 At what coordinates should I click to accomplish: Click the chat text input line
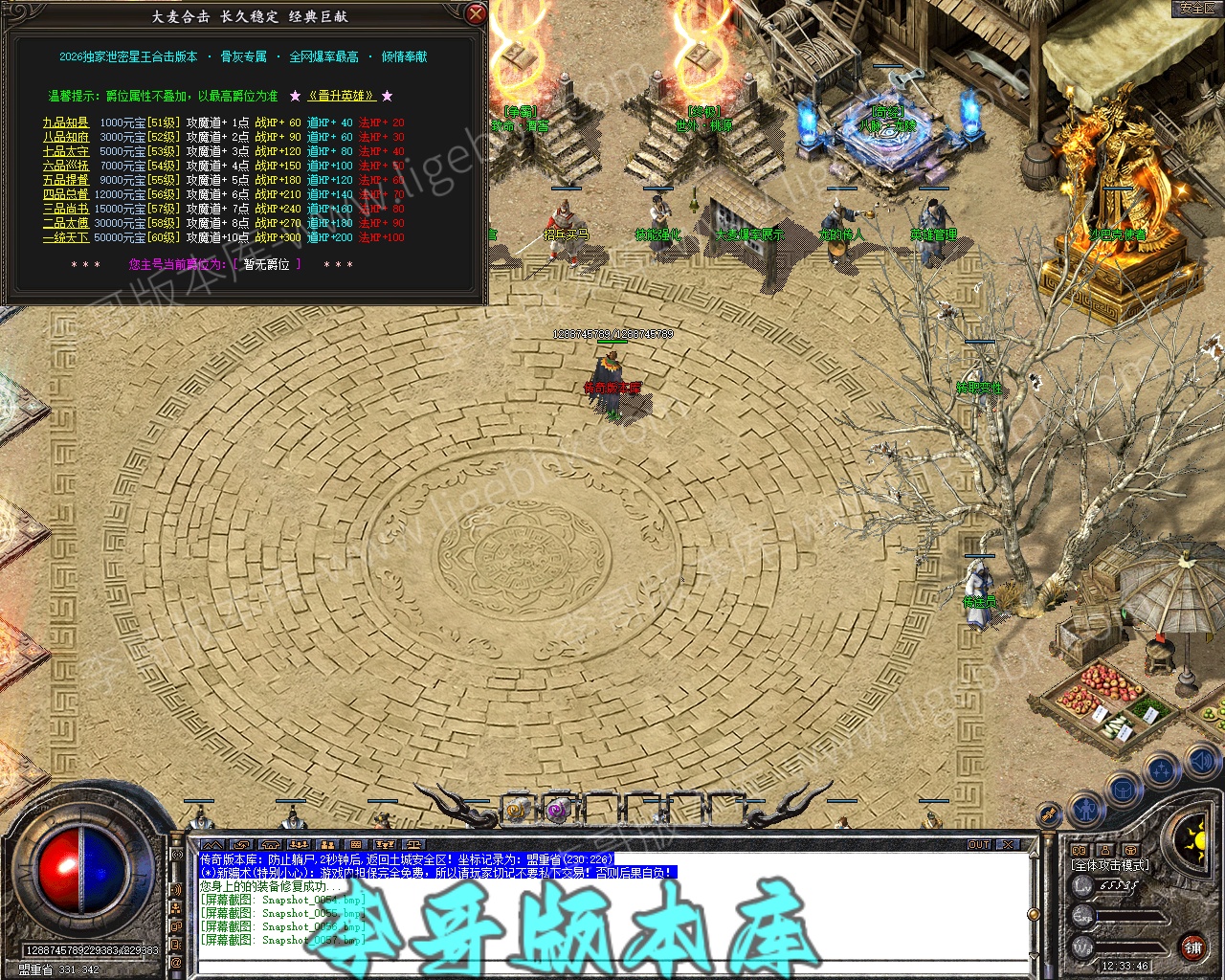click(x=612, y=966)
